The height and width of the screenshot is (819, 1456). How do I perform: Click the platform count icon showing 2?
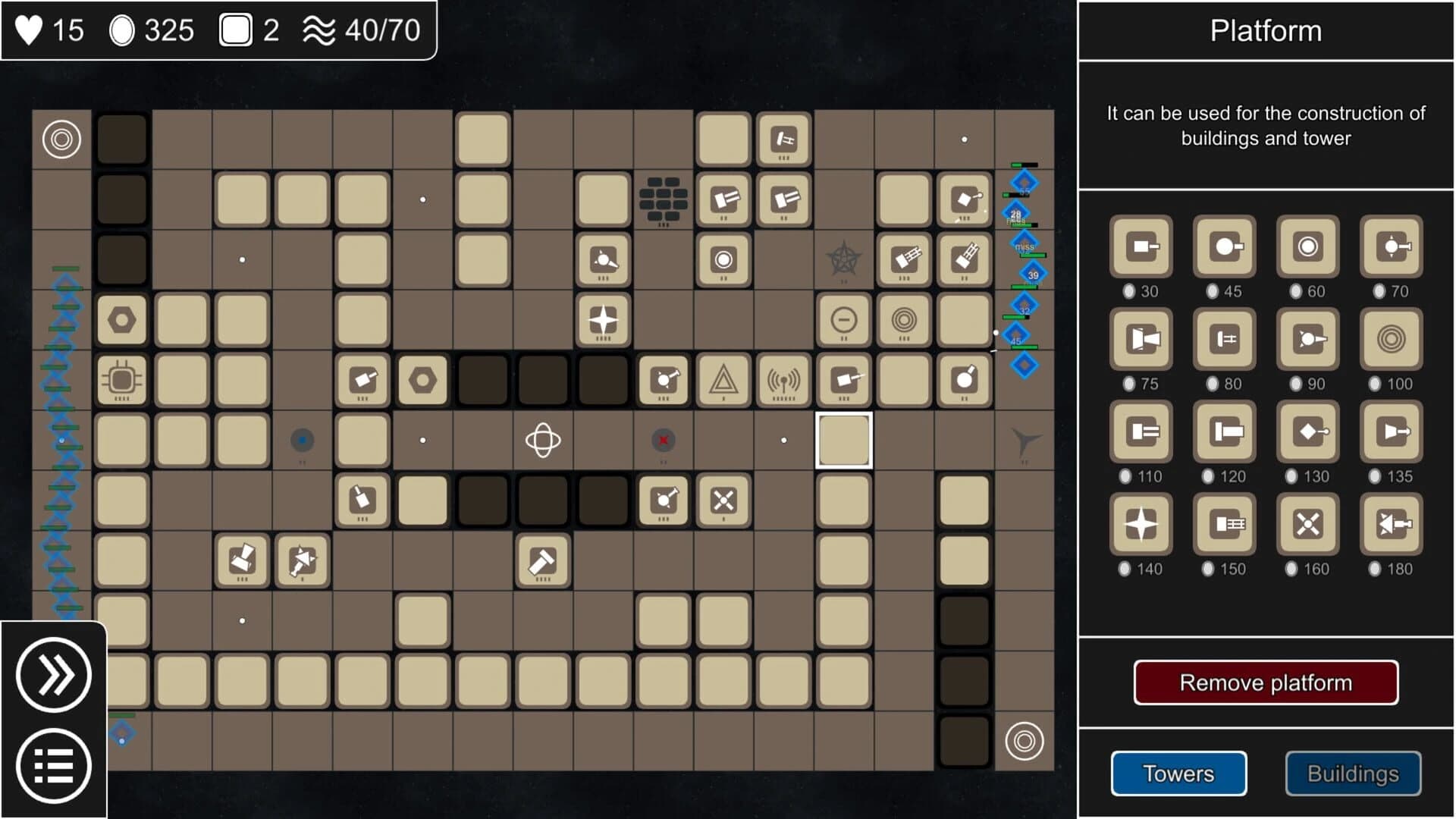[237, 30]
